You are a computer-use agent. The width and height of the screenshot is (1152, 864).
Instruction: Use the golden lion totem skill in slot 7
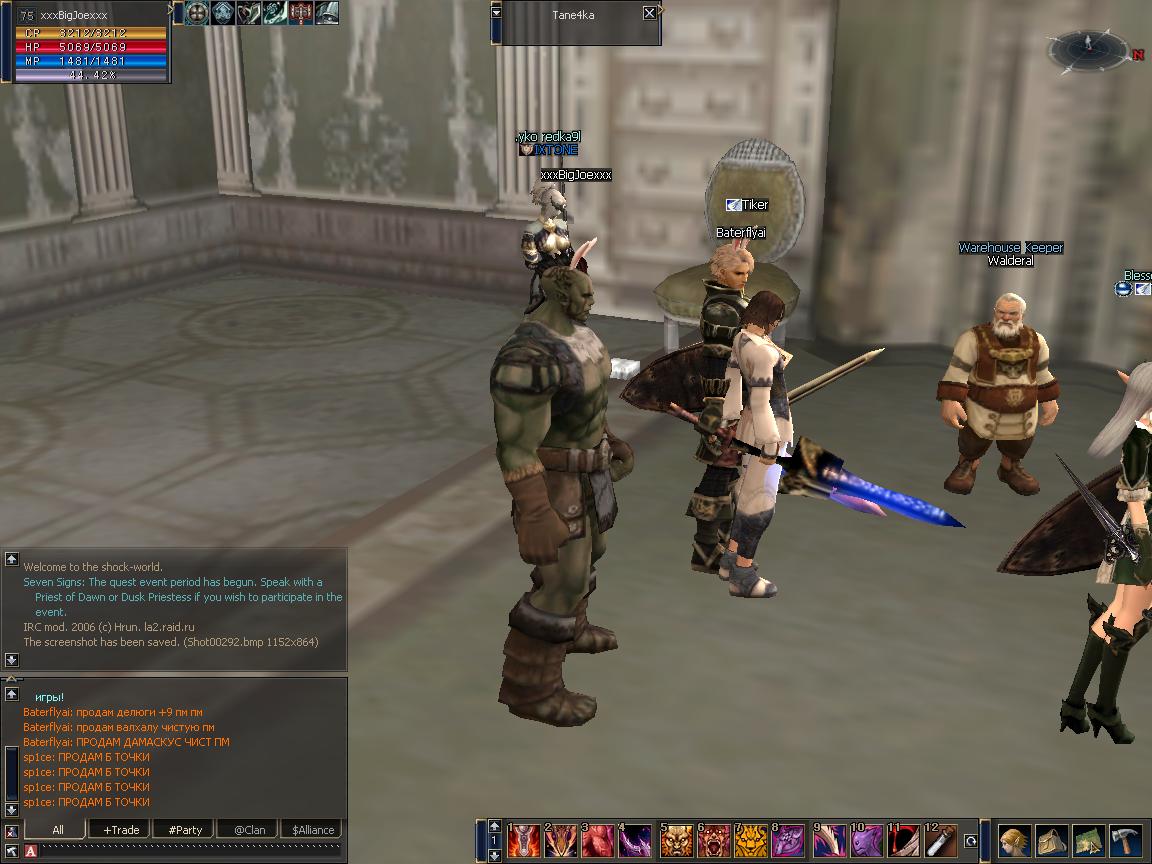tap(751, 841)
